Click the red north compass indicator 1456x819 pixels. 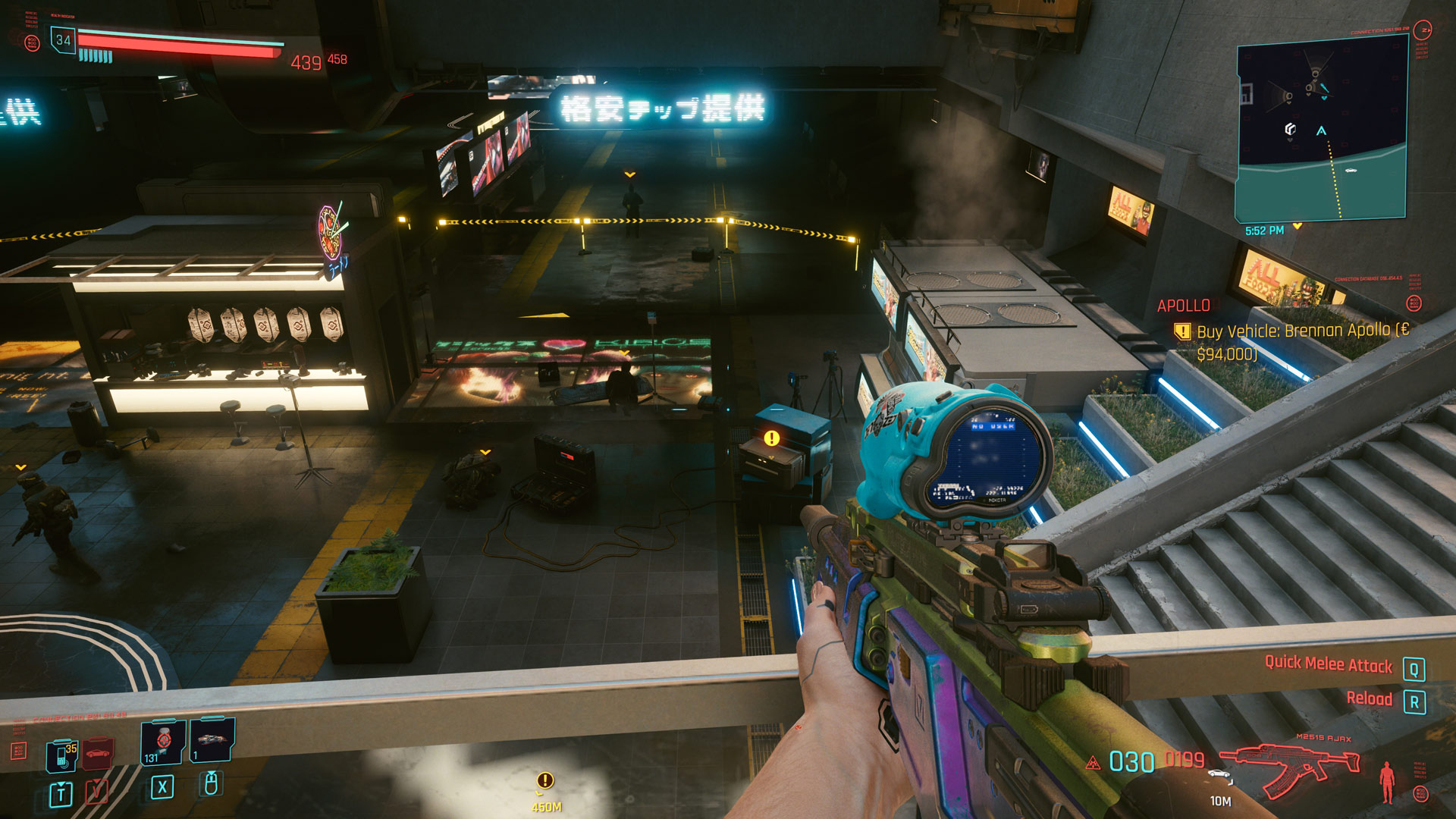(x=1423, y=30)
